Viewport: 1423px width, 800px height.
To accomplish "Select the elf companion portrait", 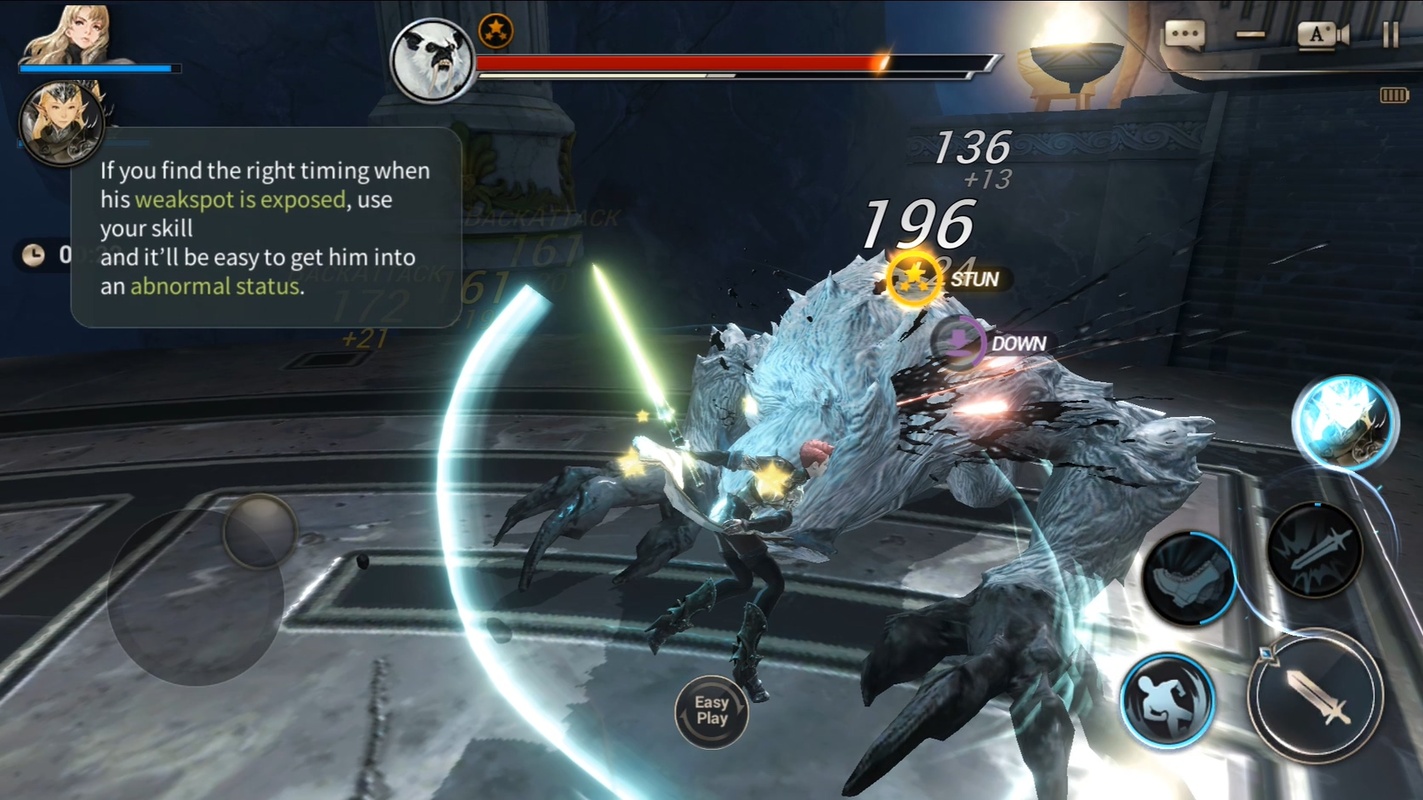I will point(62,123).
